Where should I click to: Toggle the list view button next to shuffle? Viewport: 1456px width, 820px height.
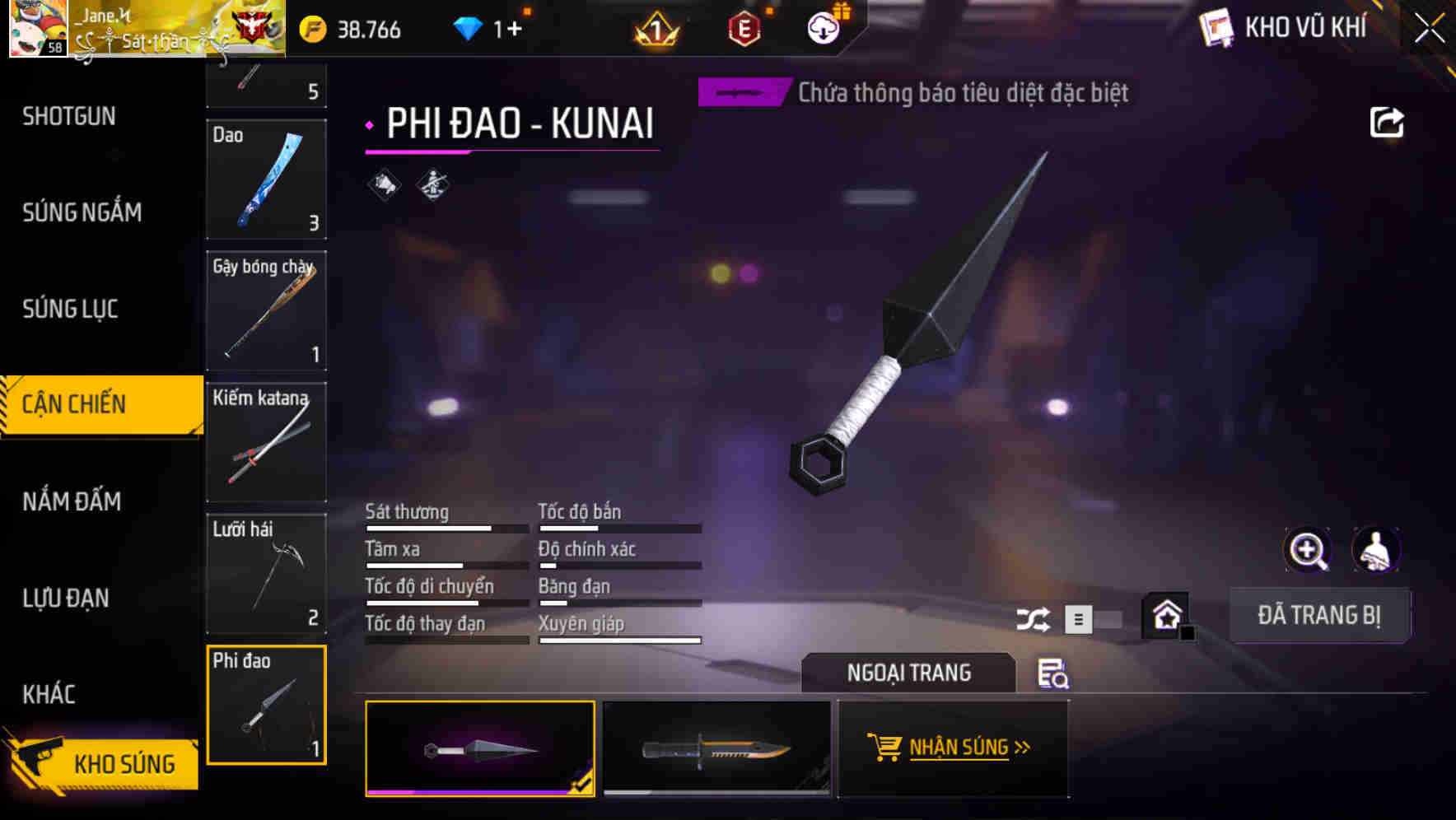click(1077, 618)
